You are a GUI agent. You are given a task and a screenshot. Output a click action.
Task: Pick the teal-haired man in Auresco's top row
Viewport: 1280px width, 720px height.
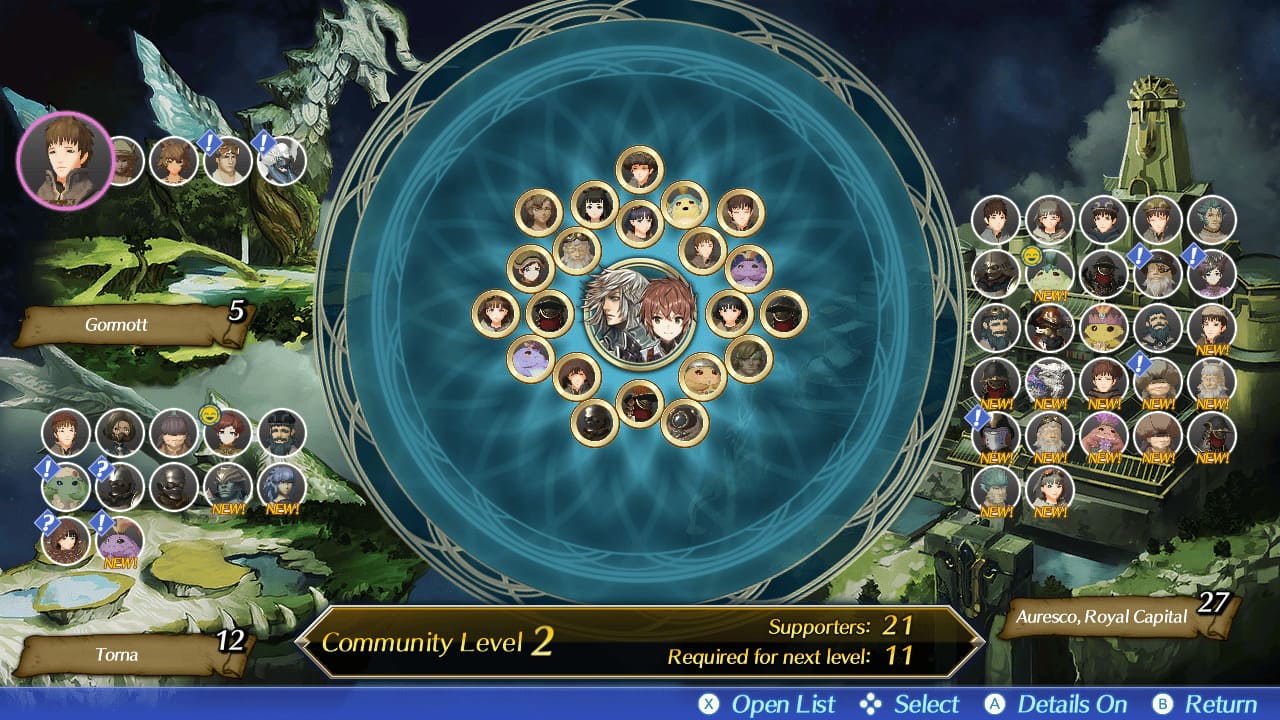[x=1212, y=219]
